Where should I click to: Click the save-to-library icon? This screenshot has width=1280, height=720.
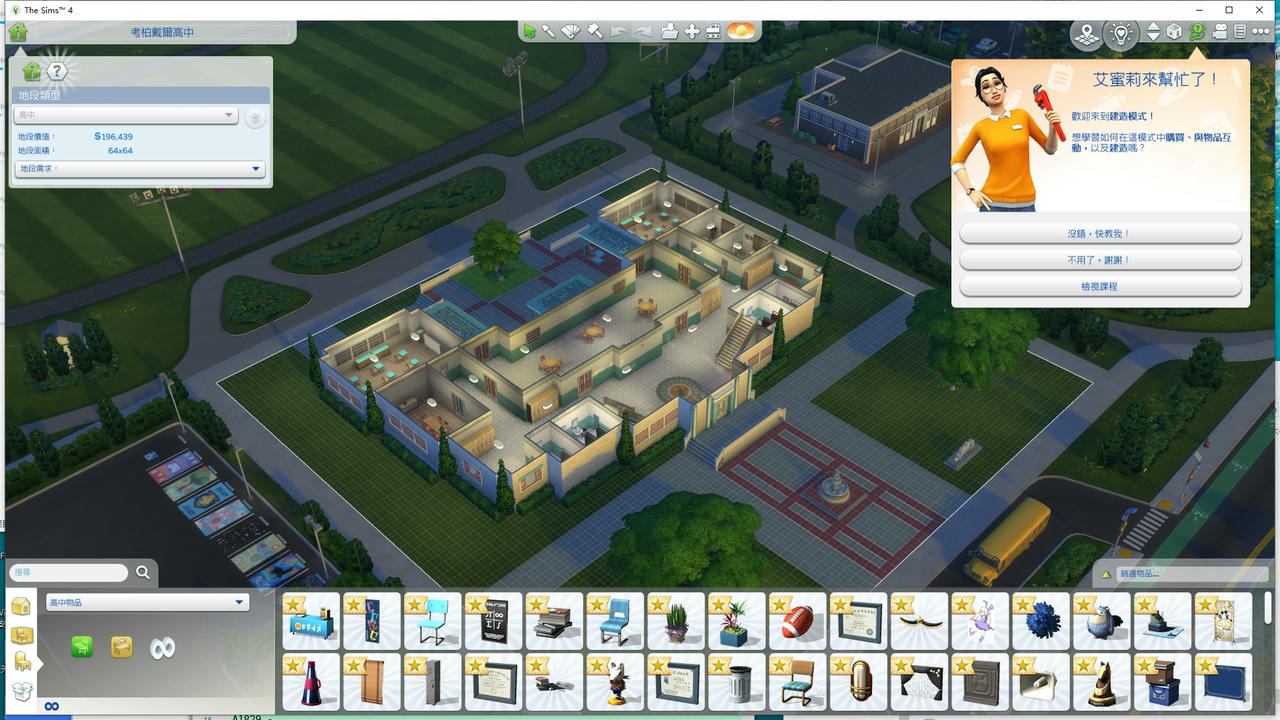coord(668,32)
